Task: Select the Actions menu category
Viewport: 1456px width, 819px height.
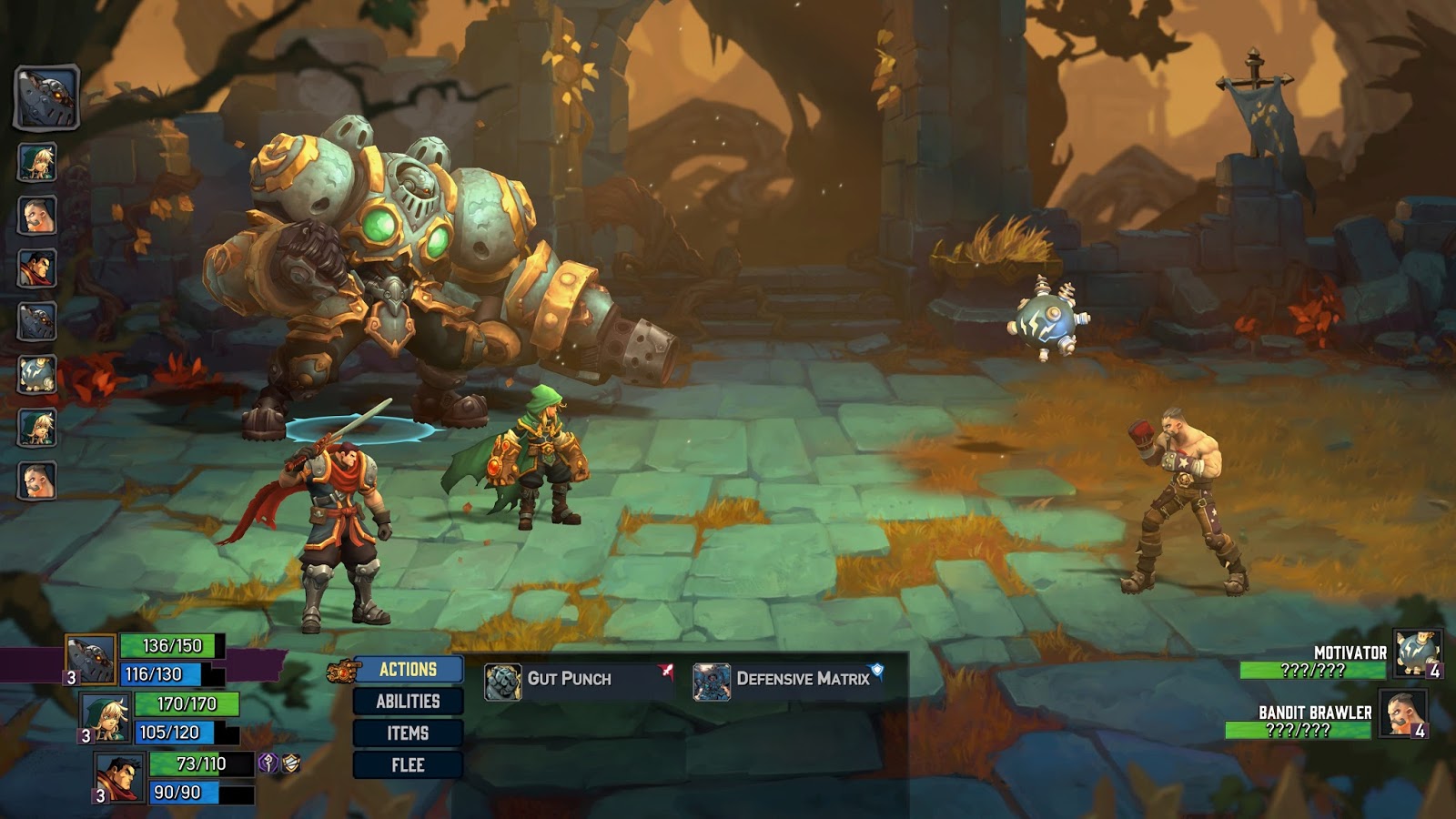Action: click(x=408, y=670)
